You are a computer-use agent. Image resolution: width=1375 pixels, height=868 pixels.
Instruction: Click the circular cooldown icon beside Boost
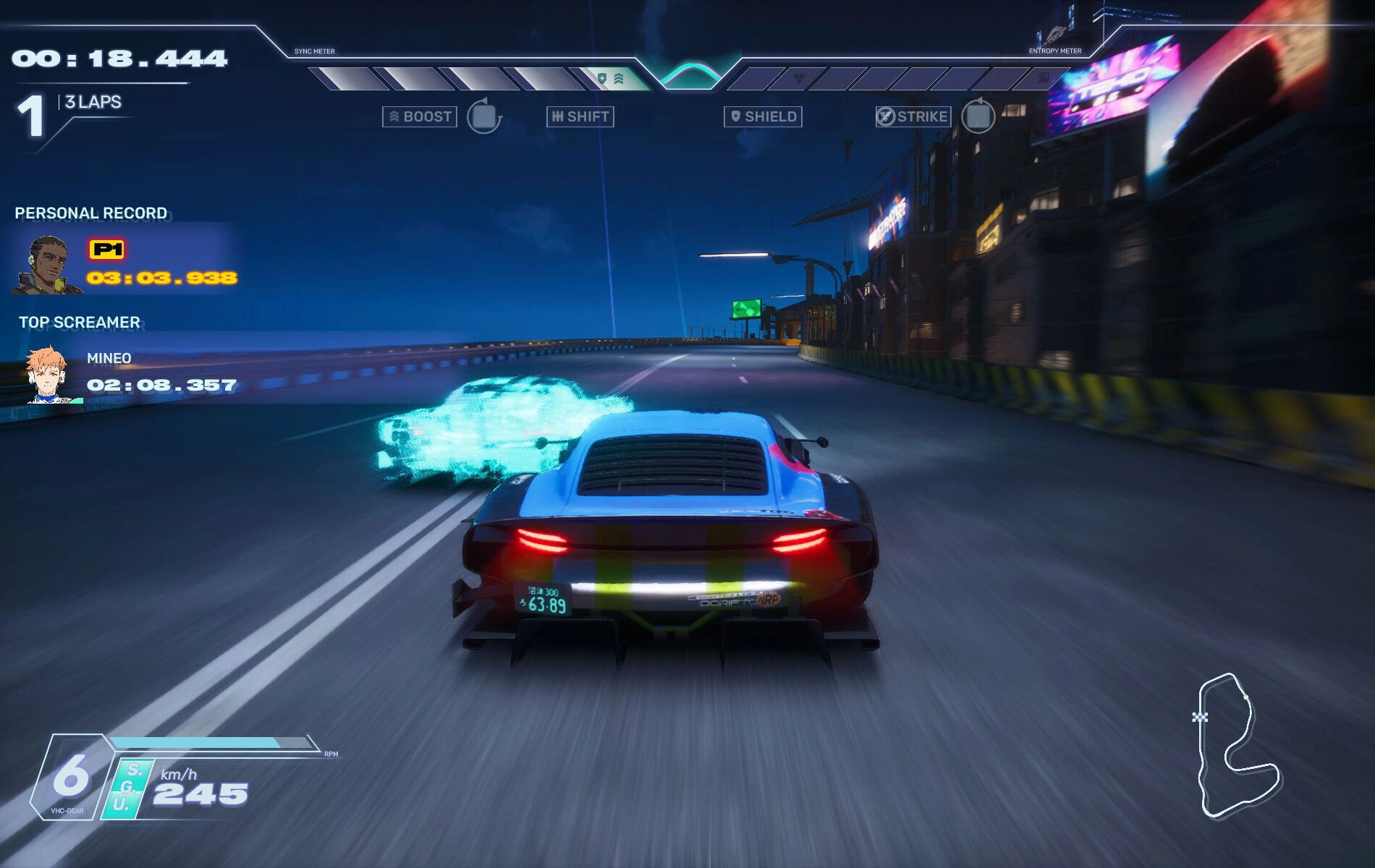pyautogui.click(x=483, y=116)
